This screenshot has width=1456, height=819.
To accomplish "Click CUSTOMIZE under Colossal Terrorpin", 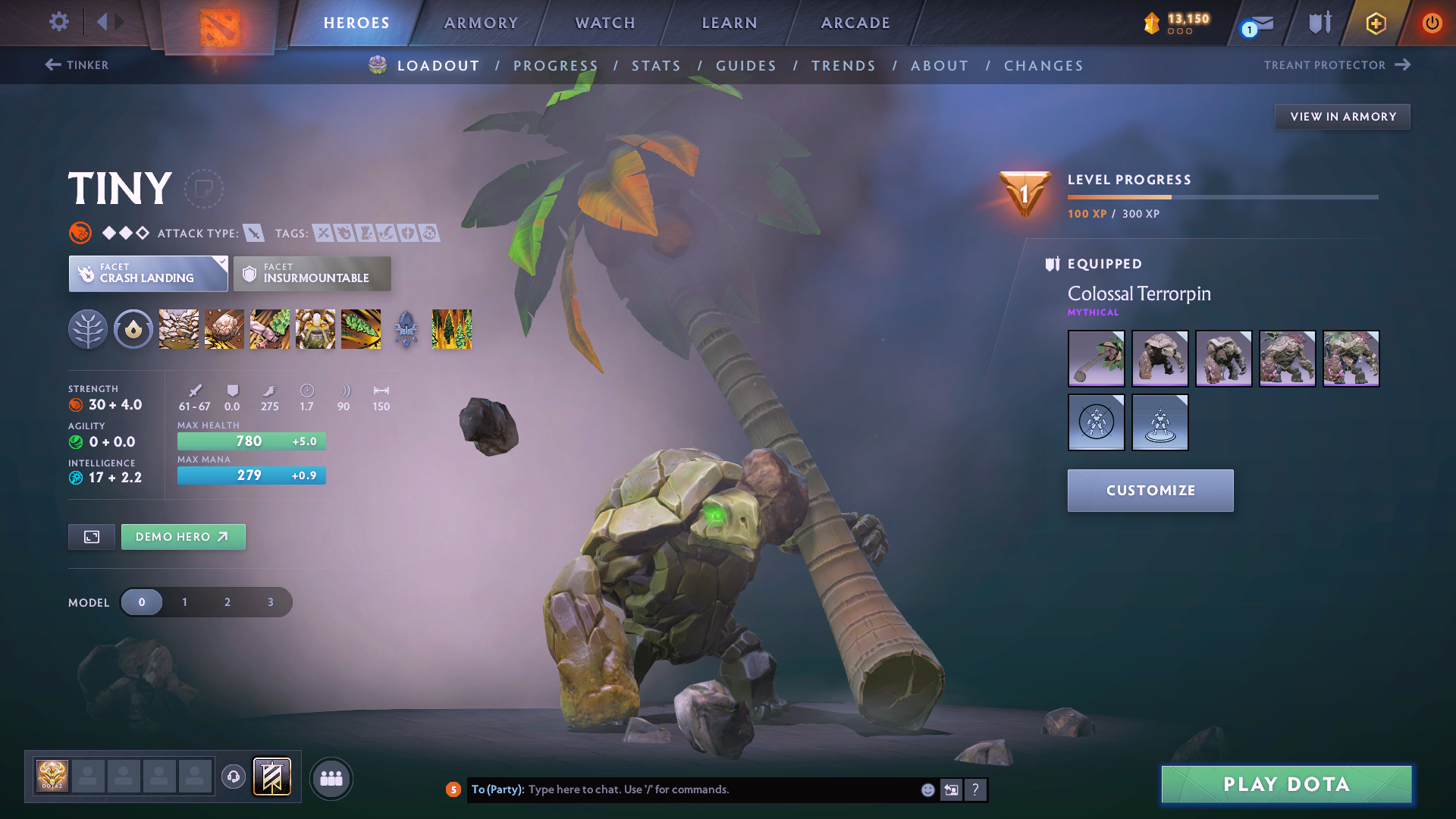I will [x=1150, y=490].
